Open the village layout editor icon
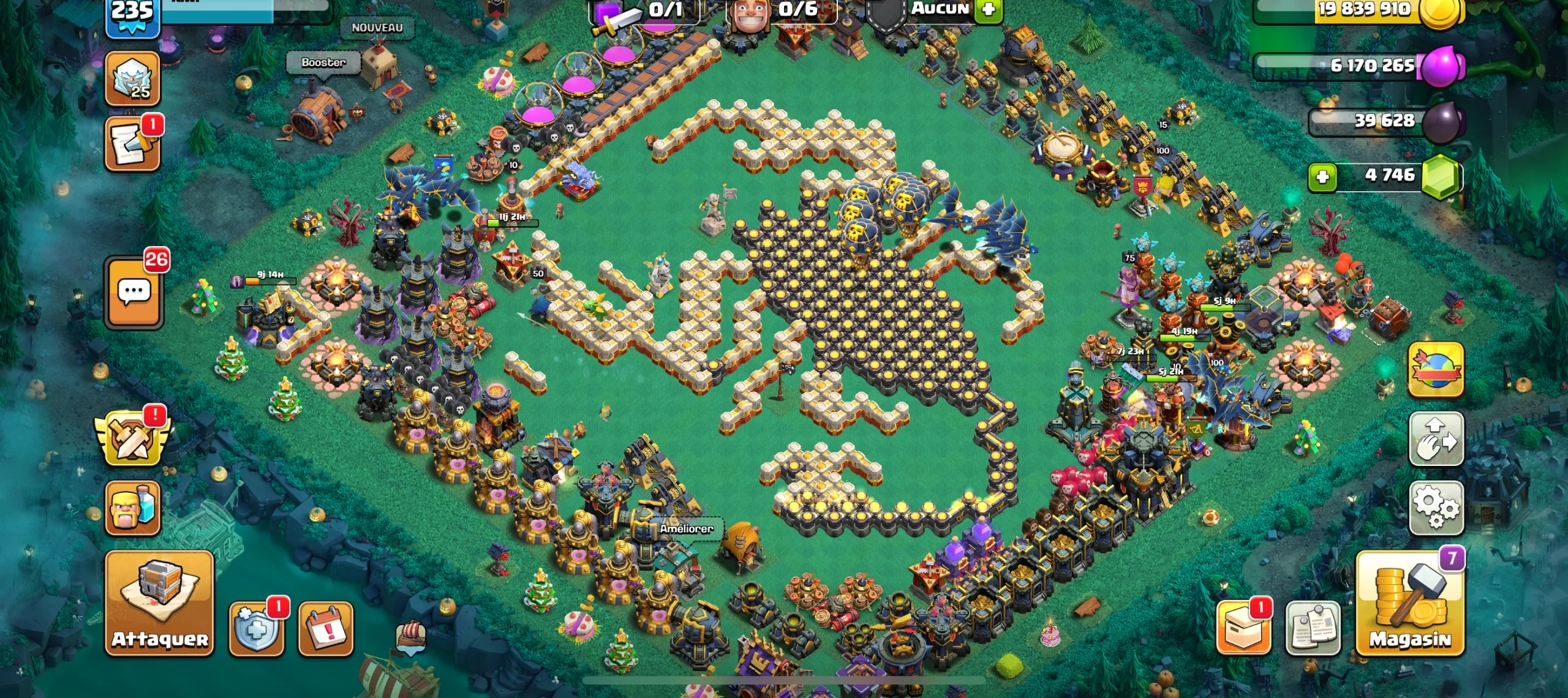This screenshot has width=1568, height=698. (1436, 438)
